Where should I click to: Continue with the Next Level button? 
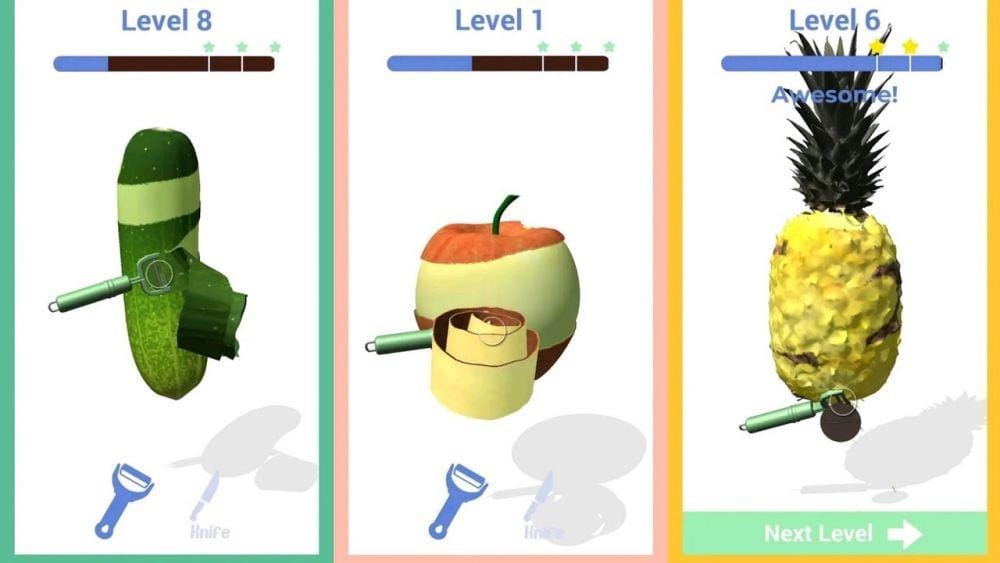click(835, 532)
